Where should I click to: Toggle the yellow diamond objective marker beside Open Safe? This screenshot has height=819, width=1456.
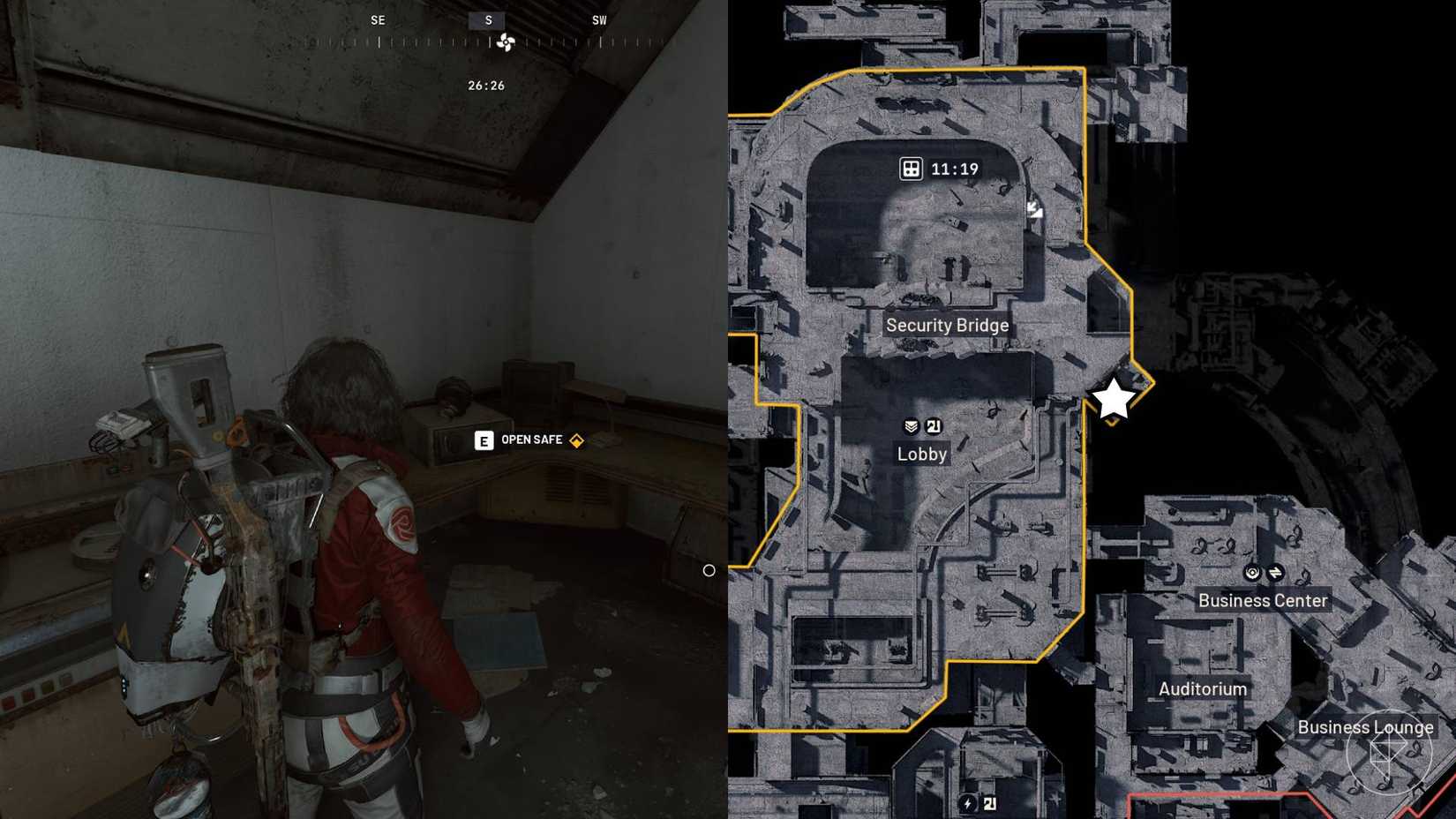[x=574, y=439]
